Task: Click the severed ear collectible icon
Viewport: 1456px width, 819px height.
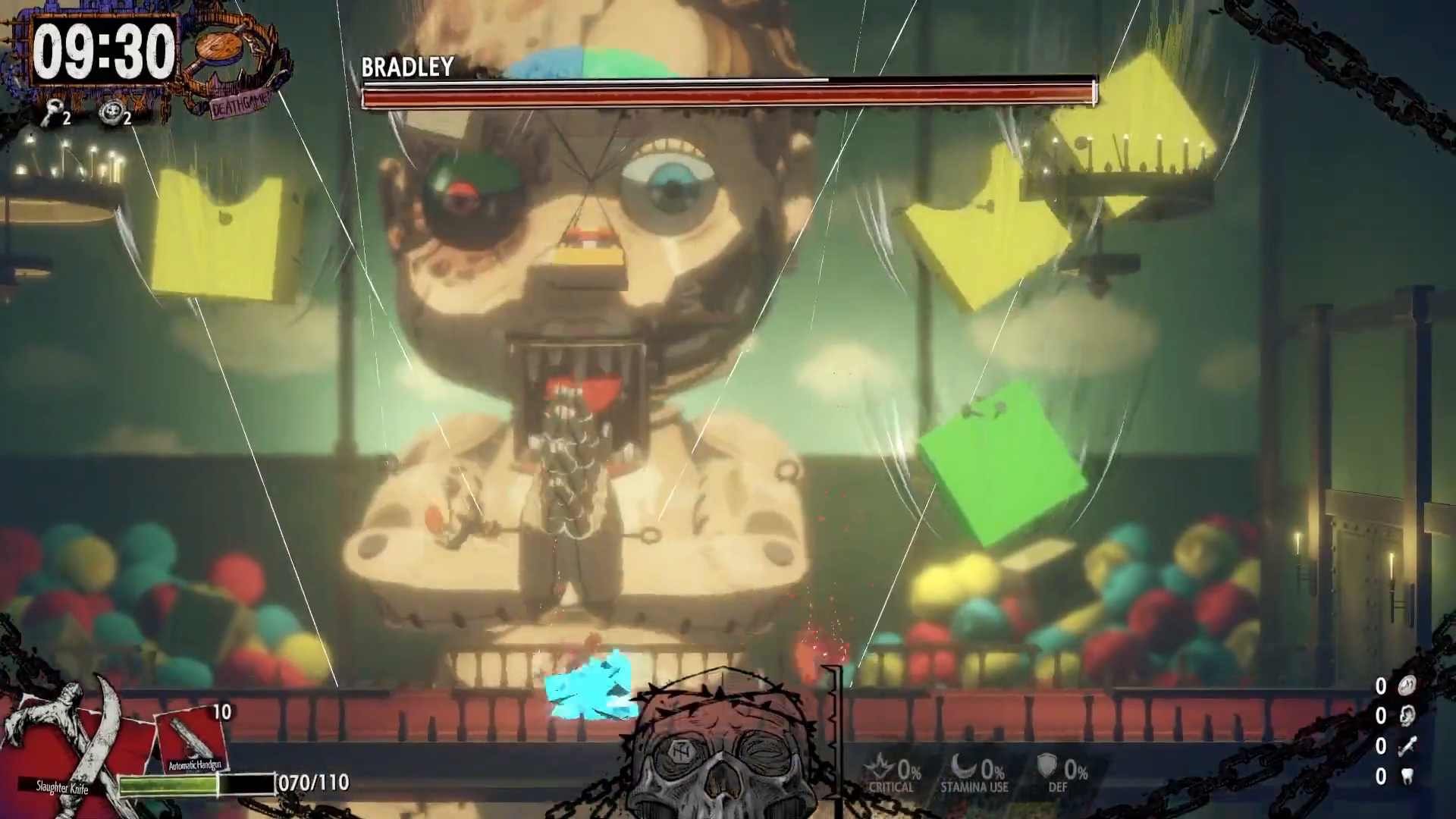Action: tap(1406, 716)
